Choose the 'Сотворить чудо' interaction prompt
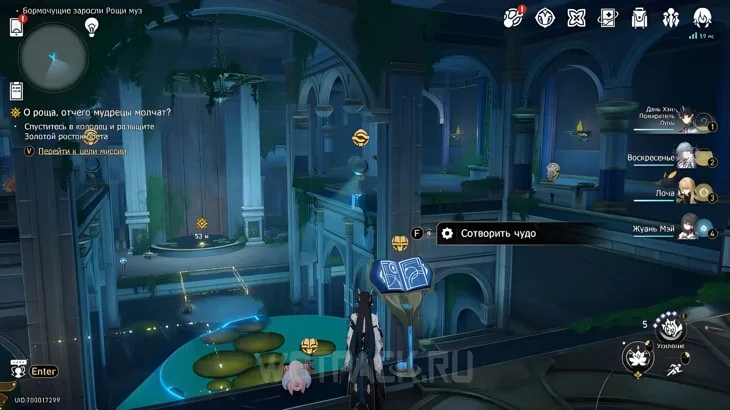Image resolution: width=730 pixels, height=410 pixels. pyautogui.click(x=498, y=233)
